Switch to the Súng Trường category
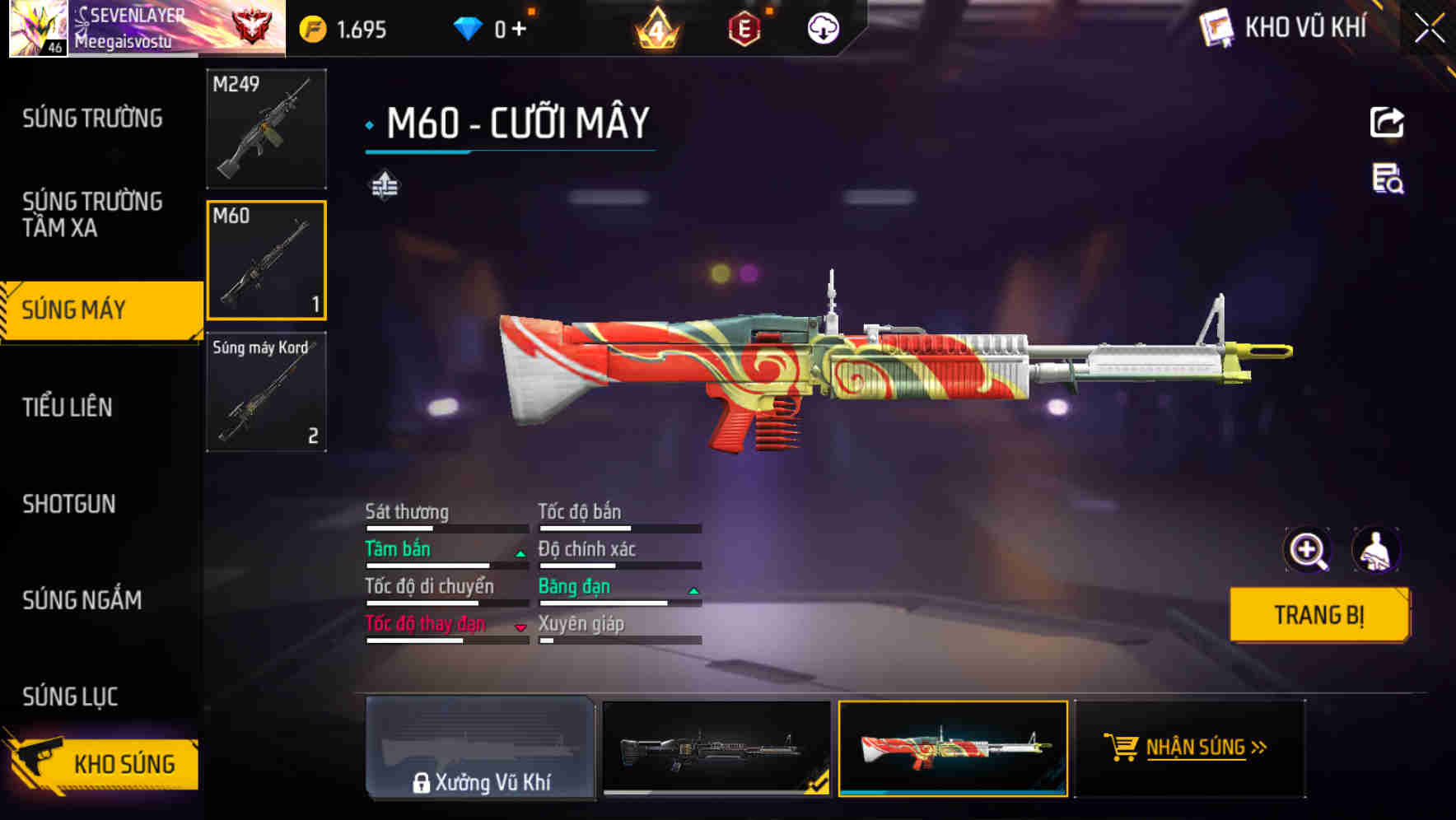The width and height of the screenshot is (1456, 820). 92,119
